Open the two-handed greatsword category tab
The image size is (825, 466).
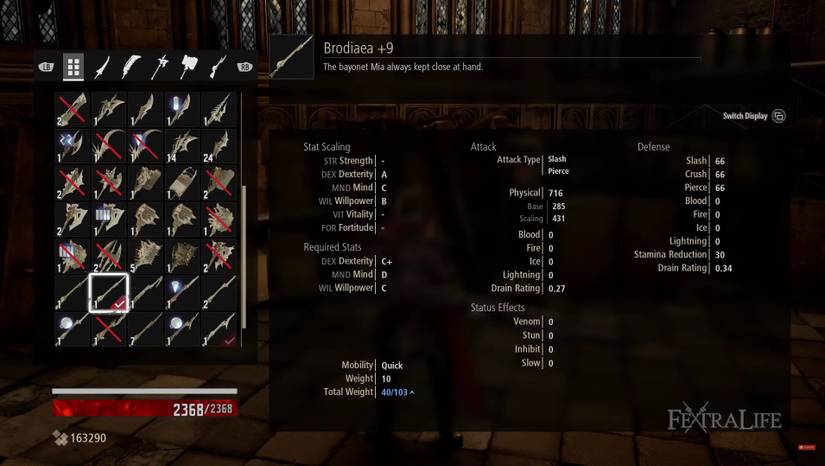[131, 67]
